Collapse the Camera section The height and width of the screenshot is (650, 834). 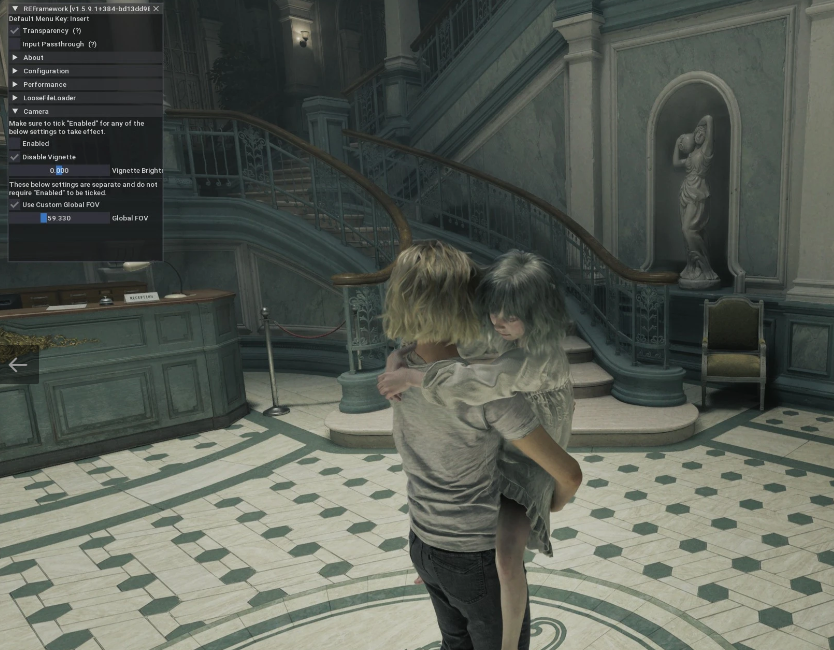[14, 111]
